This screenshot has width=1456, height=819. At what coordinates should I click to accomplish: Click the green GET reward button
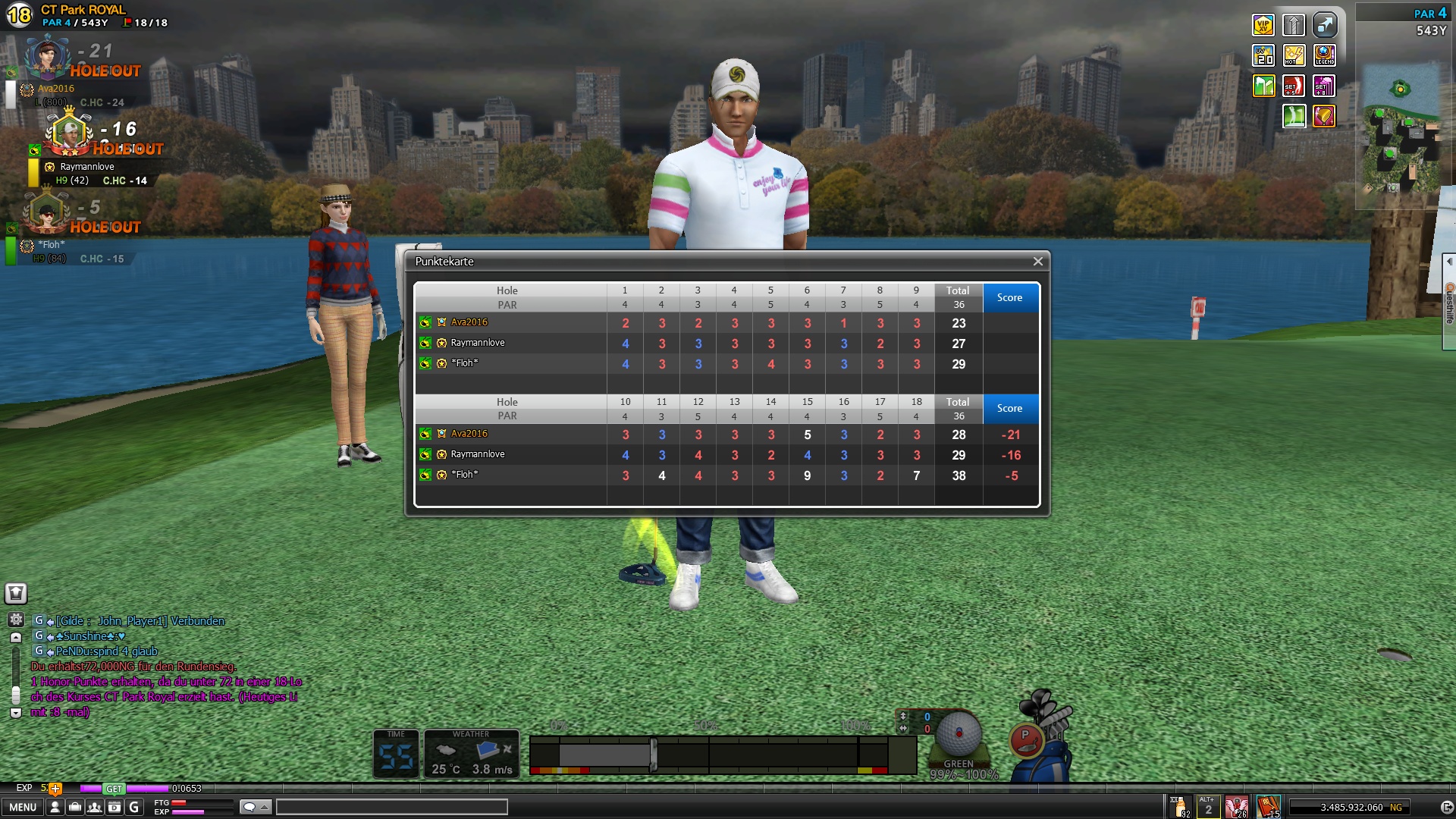[114, 789]
